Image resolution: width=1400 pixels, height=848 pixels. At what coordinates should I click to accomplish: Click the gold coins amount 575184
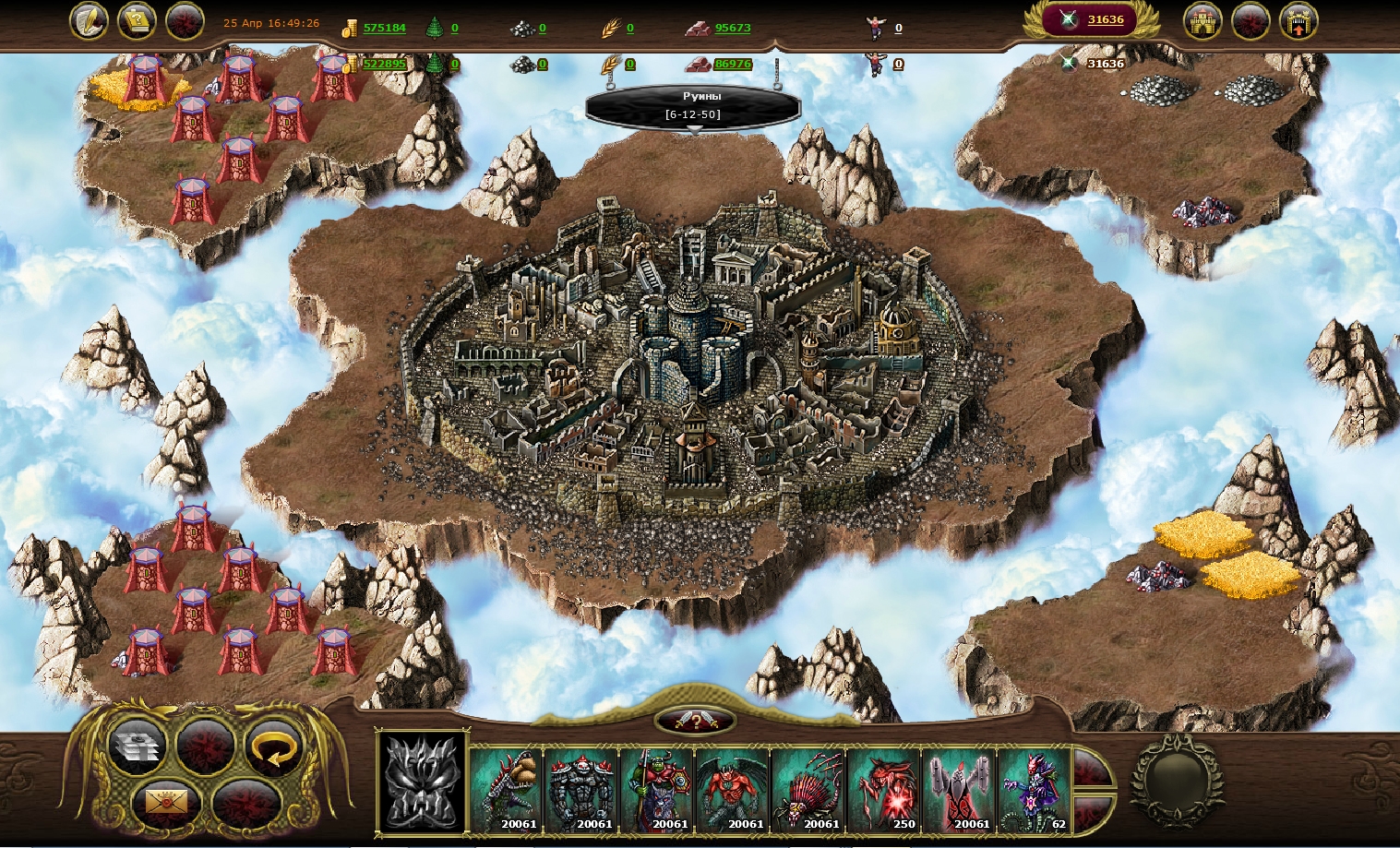point(384,28)
